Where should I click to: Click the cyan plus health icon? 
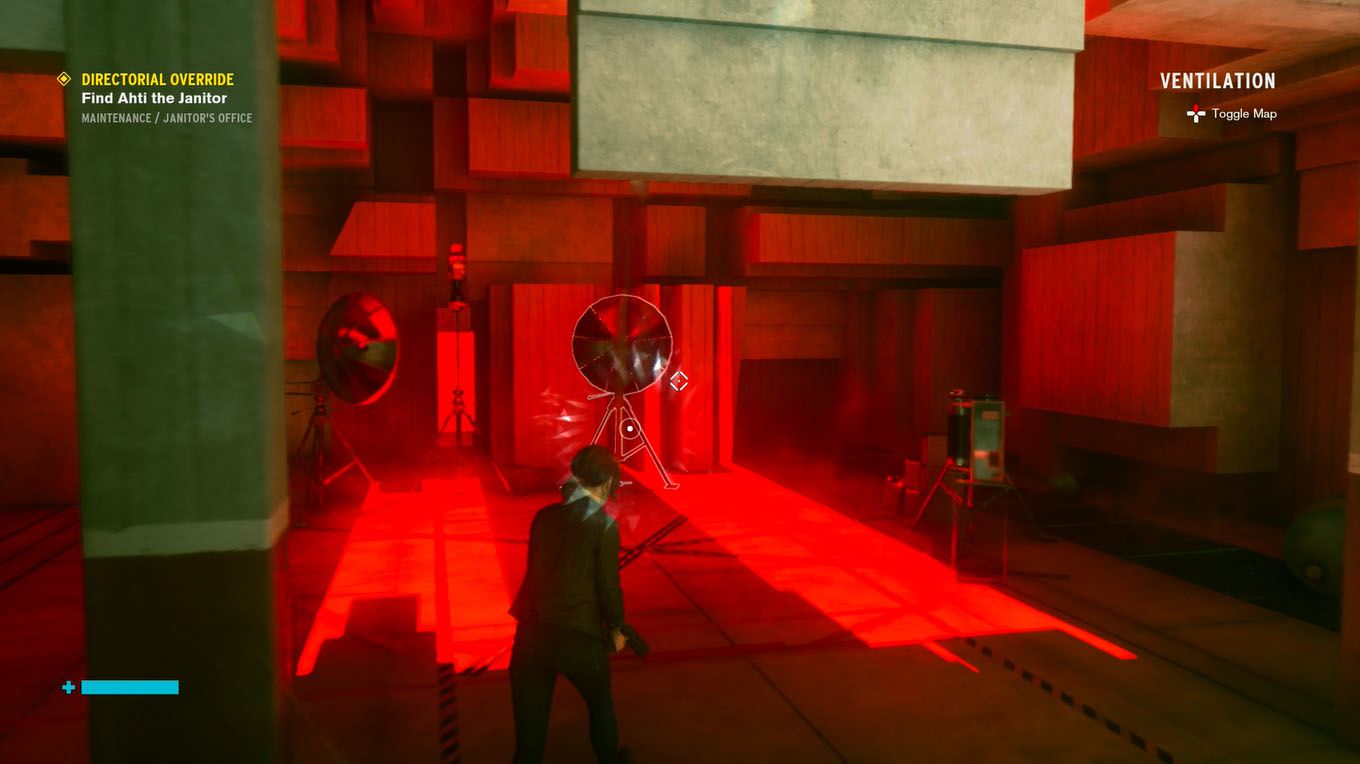pyautogui.click(x=66, y=687)
